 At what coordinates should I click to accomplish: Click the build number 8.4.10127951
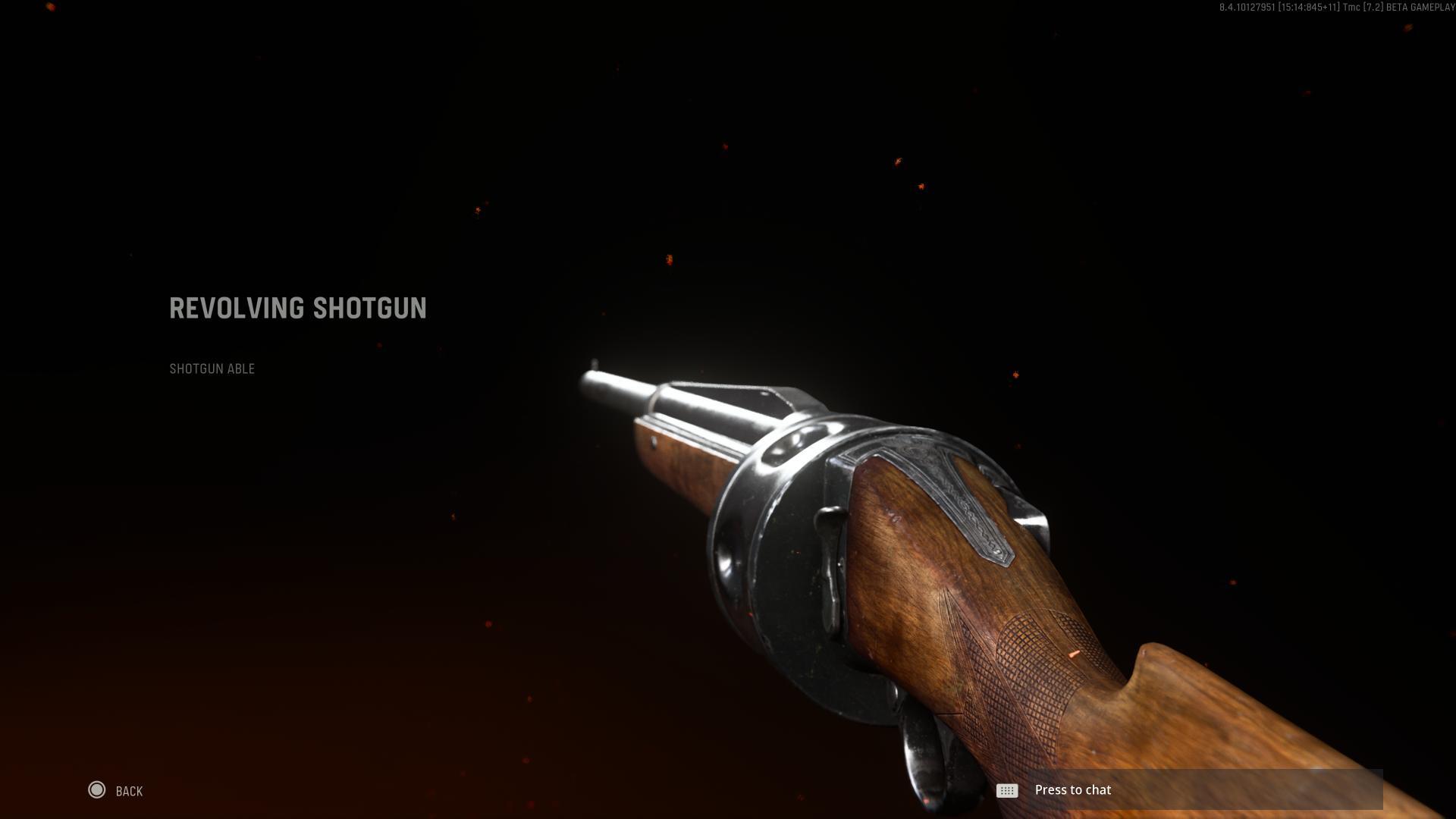(x=1247, y=8)
